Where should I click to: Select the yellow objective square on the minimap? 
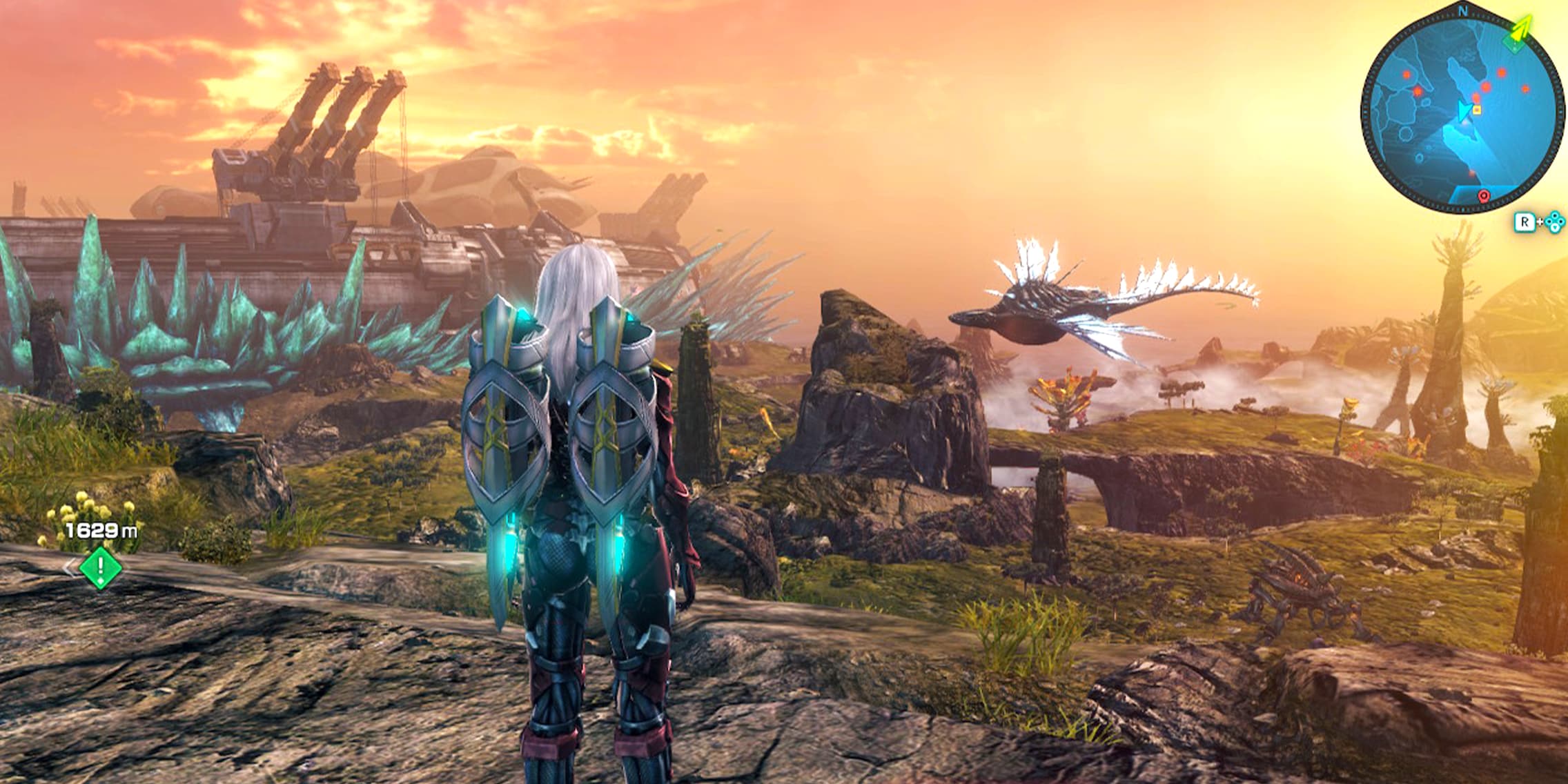click(x=1477, y=110)
